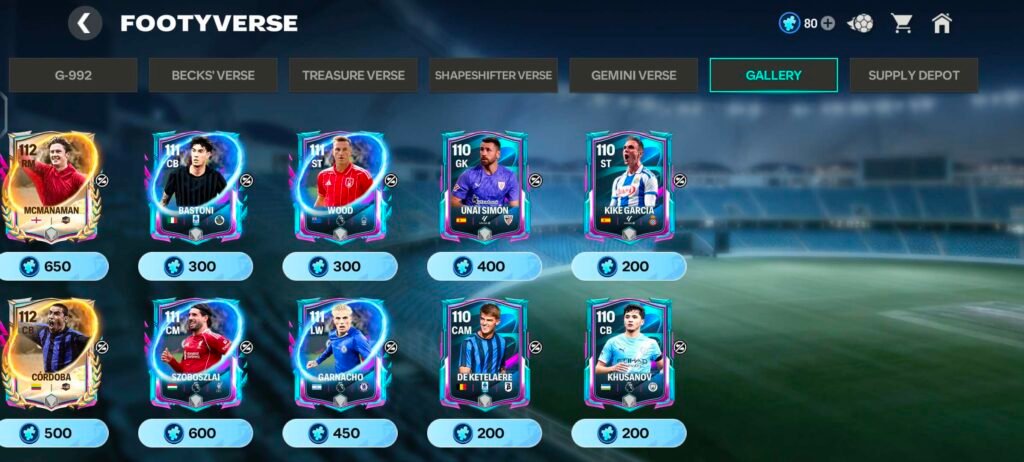Image resolution: width=1024 pixels, height=462 pixels.
Task: Add more tokens with the plus icon
Action: [828, 23]
